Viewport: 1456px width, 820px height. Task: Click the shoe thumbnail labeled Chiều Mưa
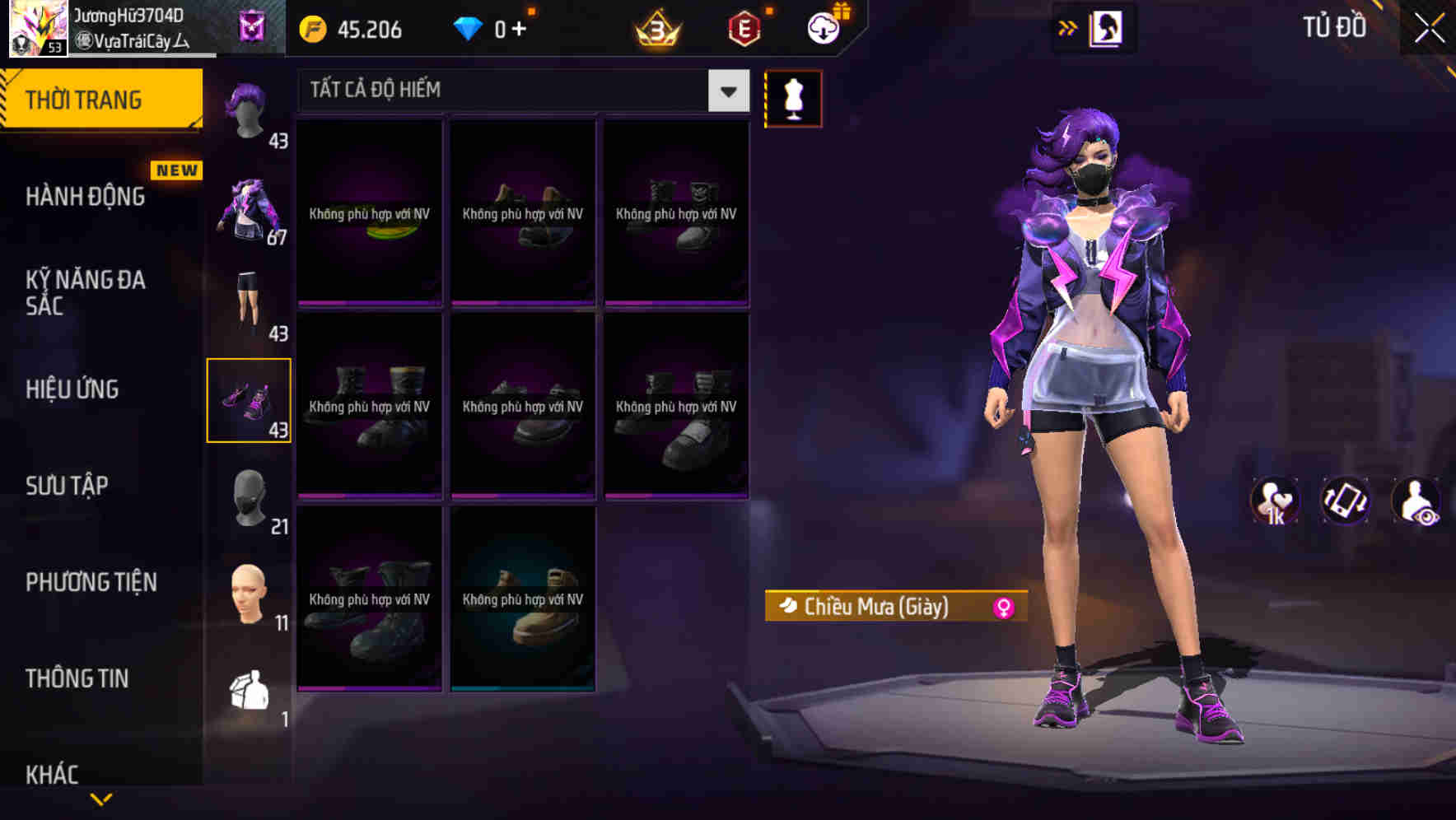250,401
